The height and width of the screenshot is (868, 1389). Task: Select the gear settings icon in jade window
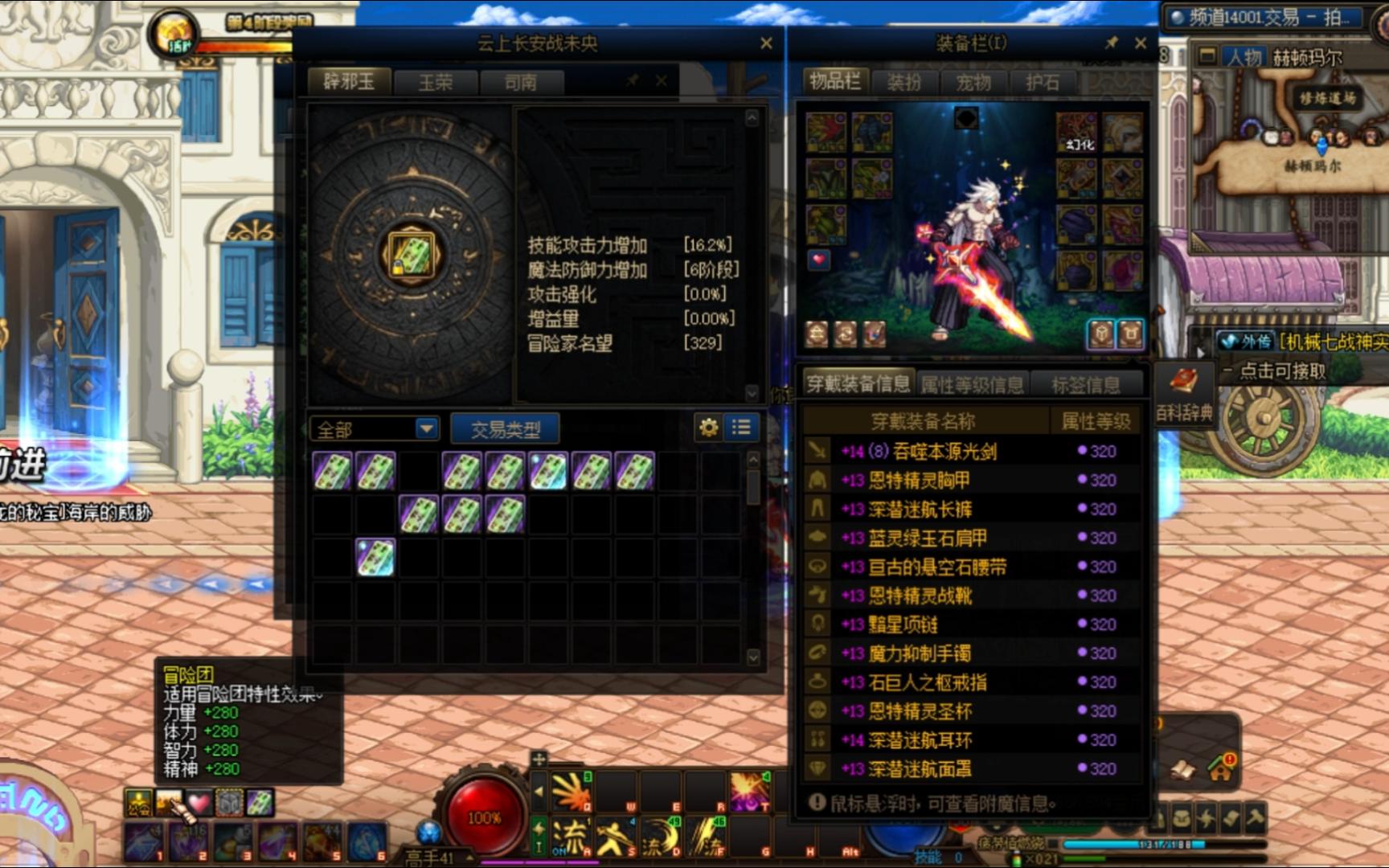pos(708,428)
